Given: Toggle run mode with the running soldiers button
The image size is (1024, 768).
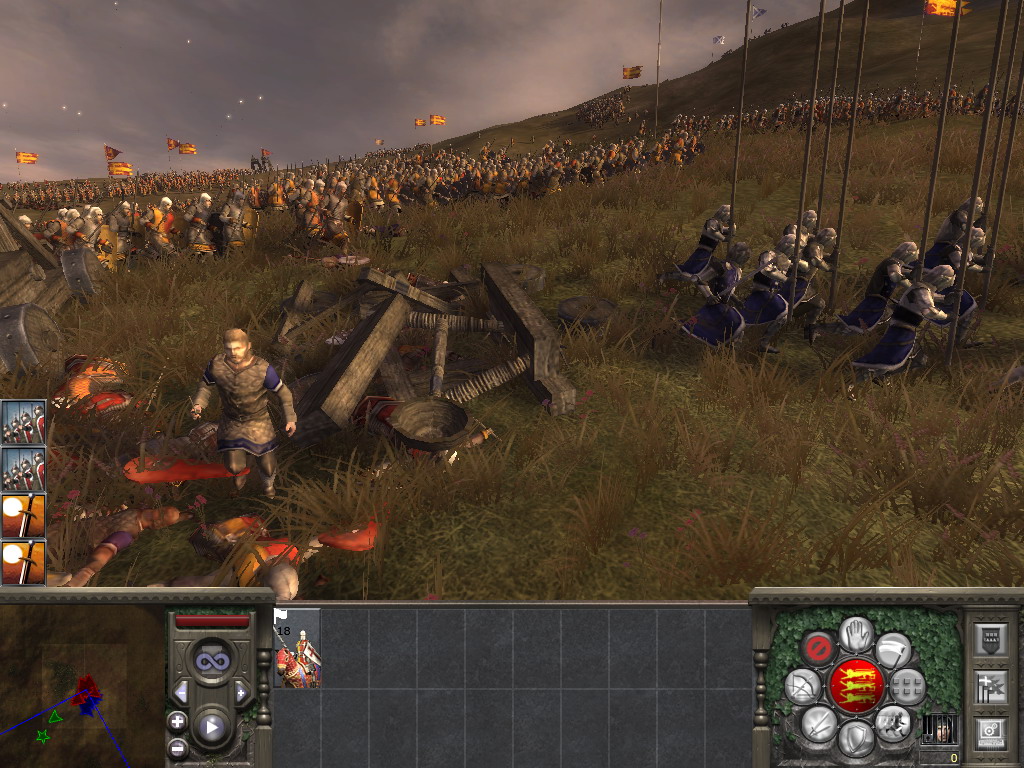Looking at the screenshot, I should click(892, 722).
